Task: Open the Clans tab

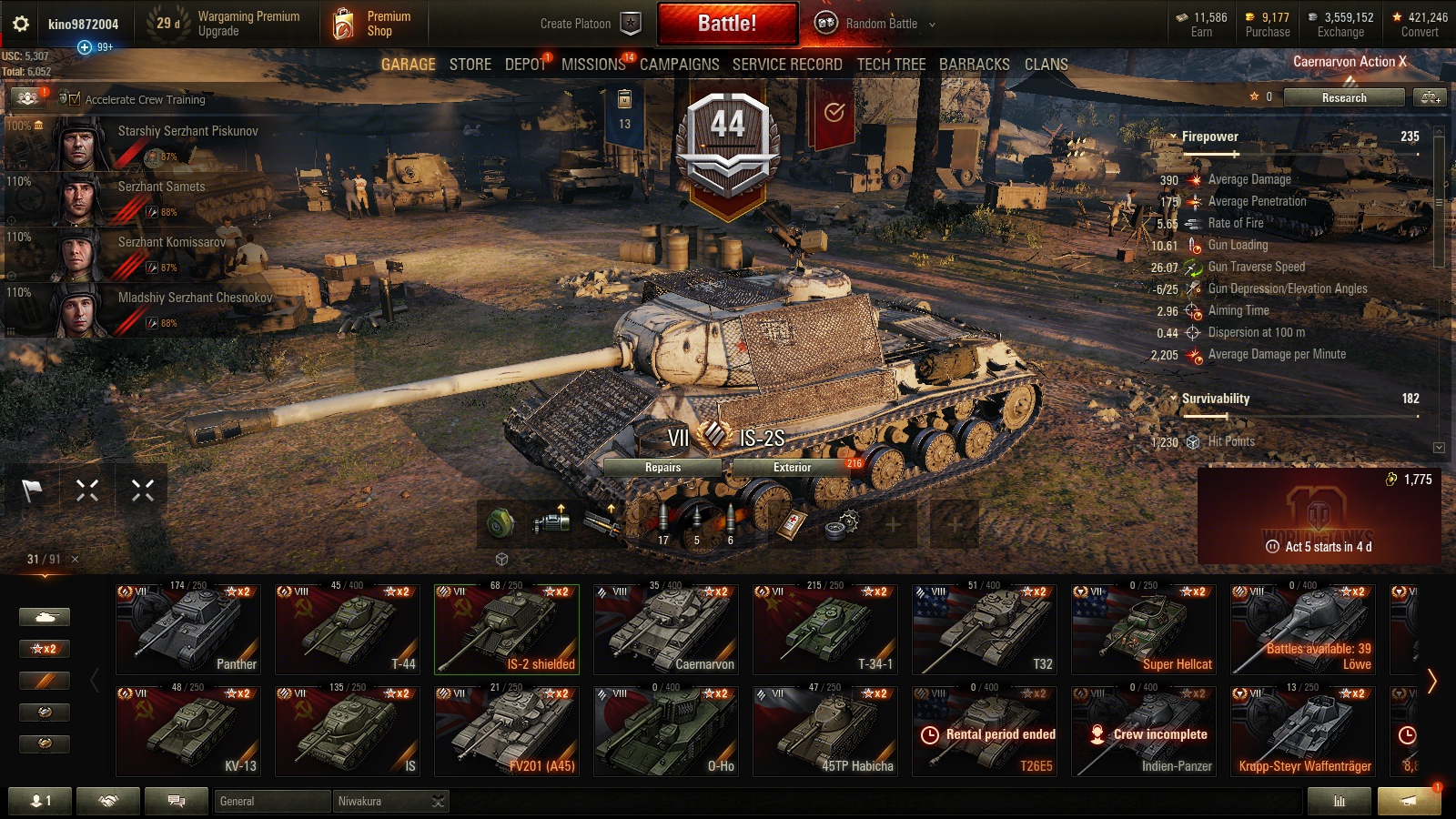Action: 1046,65
